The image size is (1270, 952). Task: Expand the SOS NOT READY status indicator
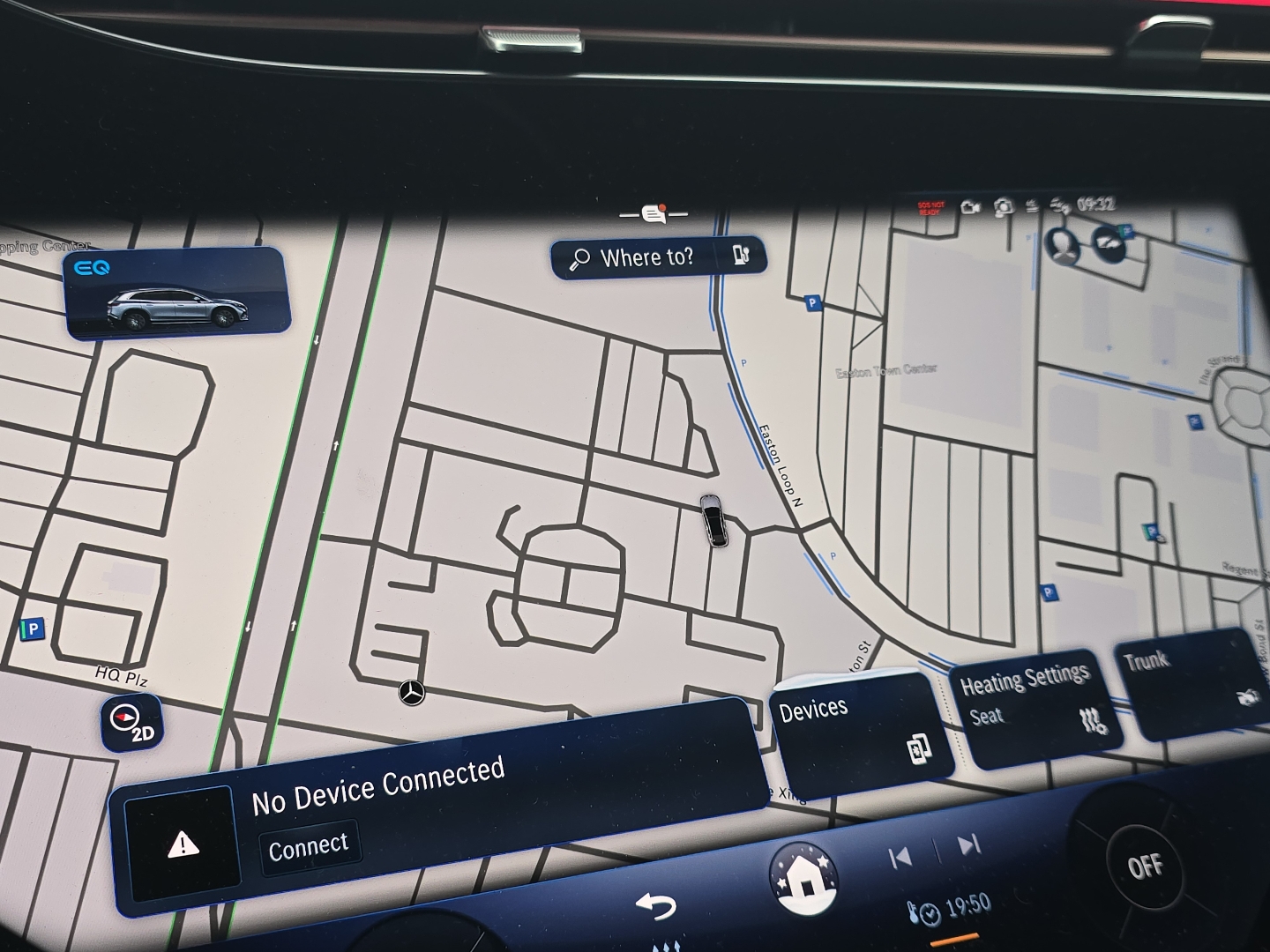tap(931, 209)
